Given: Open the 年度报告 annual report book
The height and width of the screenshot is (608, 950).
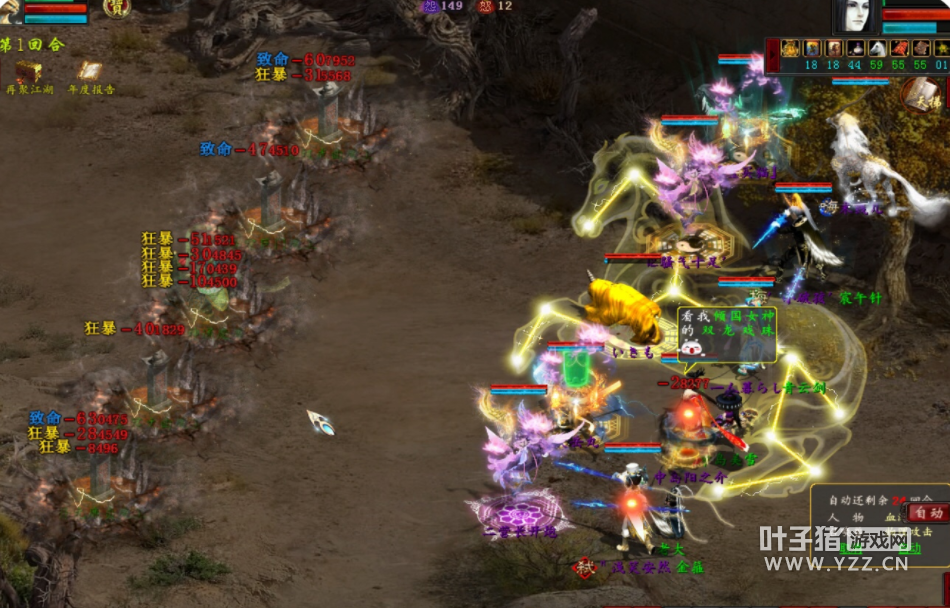Looking at the screenshot, I should tap(90, 72).
